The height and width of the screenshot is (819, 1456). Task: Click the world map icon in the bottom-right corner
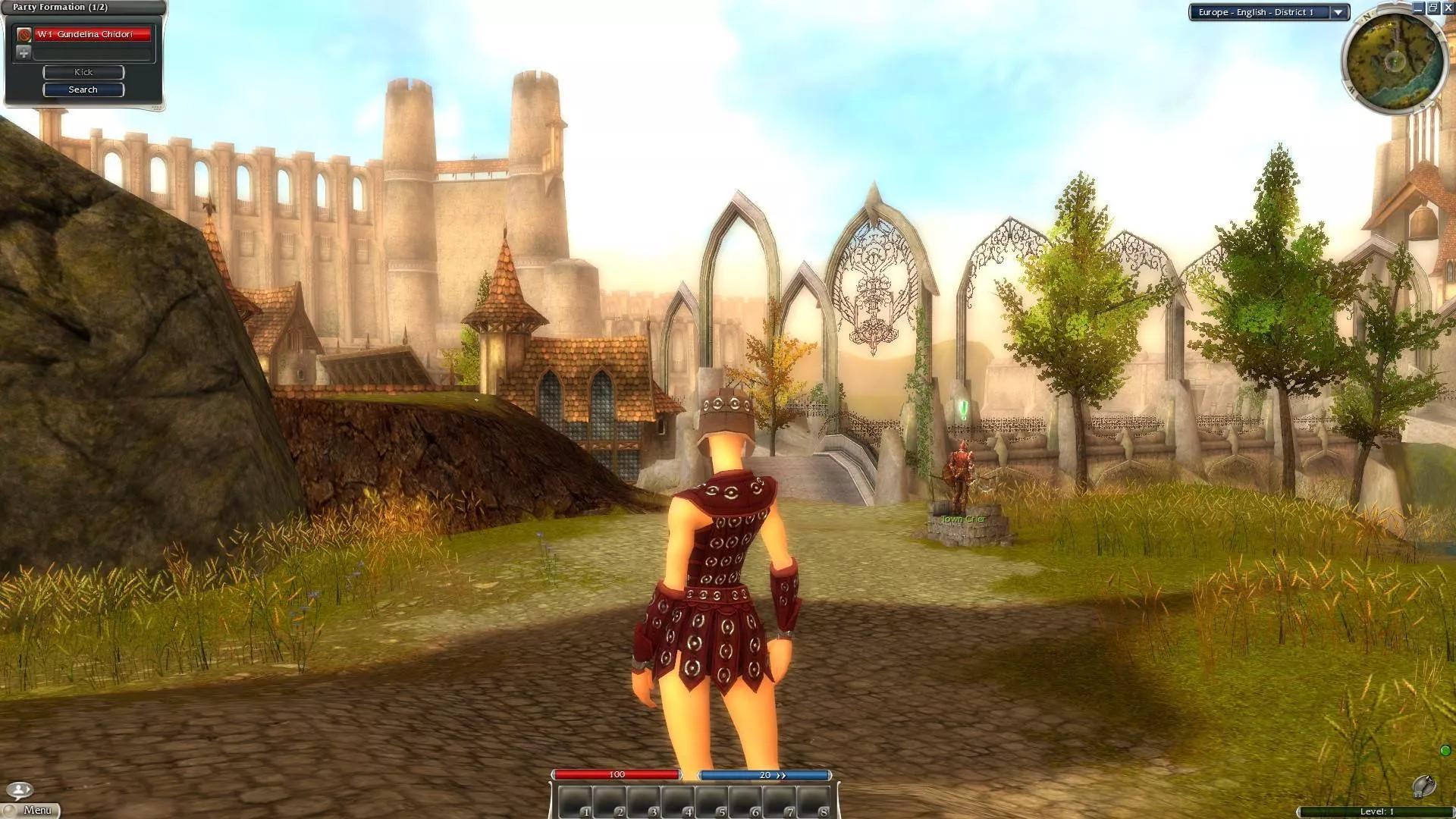[x=1424, y=787]
